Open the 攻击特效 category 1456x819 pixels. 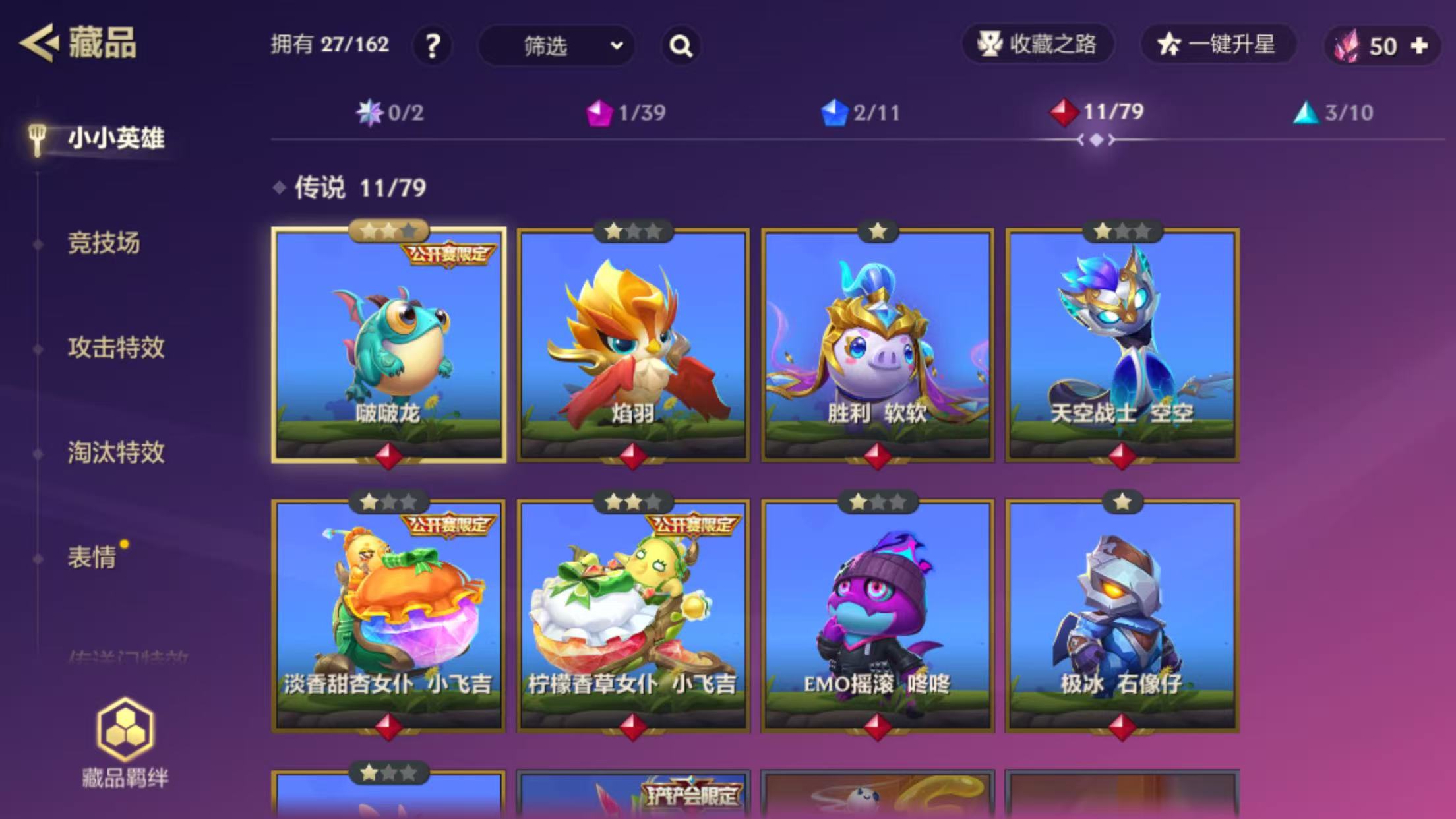[x=116, y=348]
